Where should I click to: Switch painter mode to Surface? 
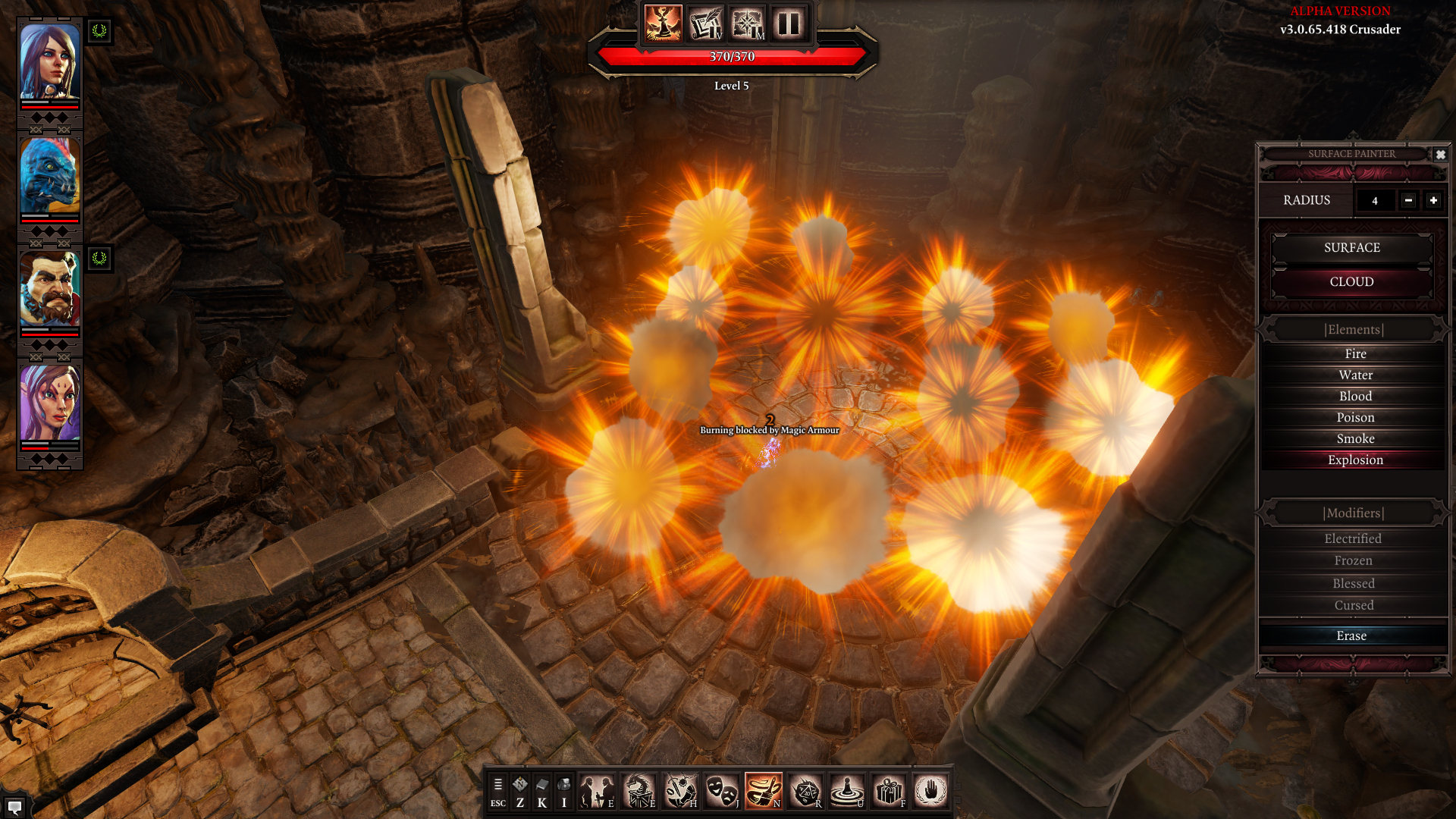point(1351,248)
